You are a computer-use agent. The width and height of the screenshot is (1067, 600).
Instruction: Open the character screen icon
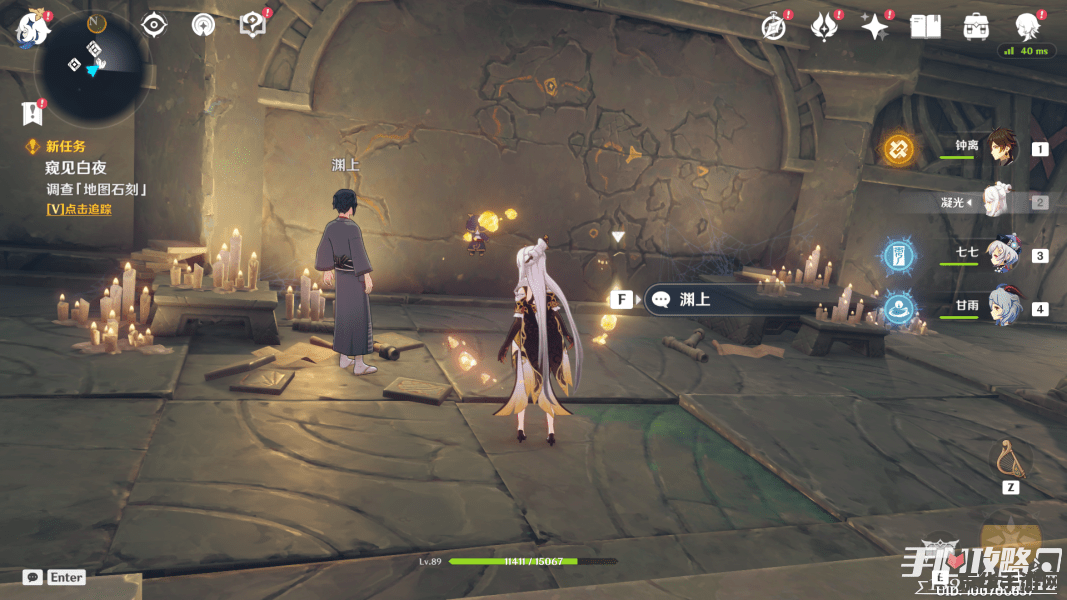pyautogui.click(x=1026, y=26)
